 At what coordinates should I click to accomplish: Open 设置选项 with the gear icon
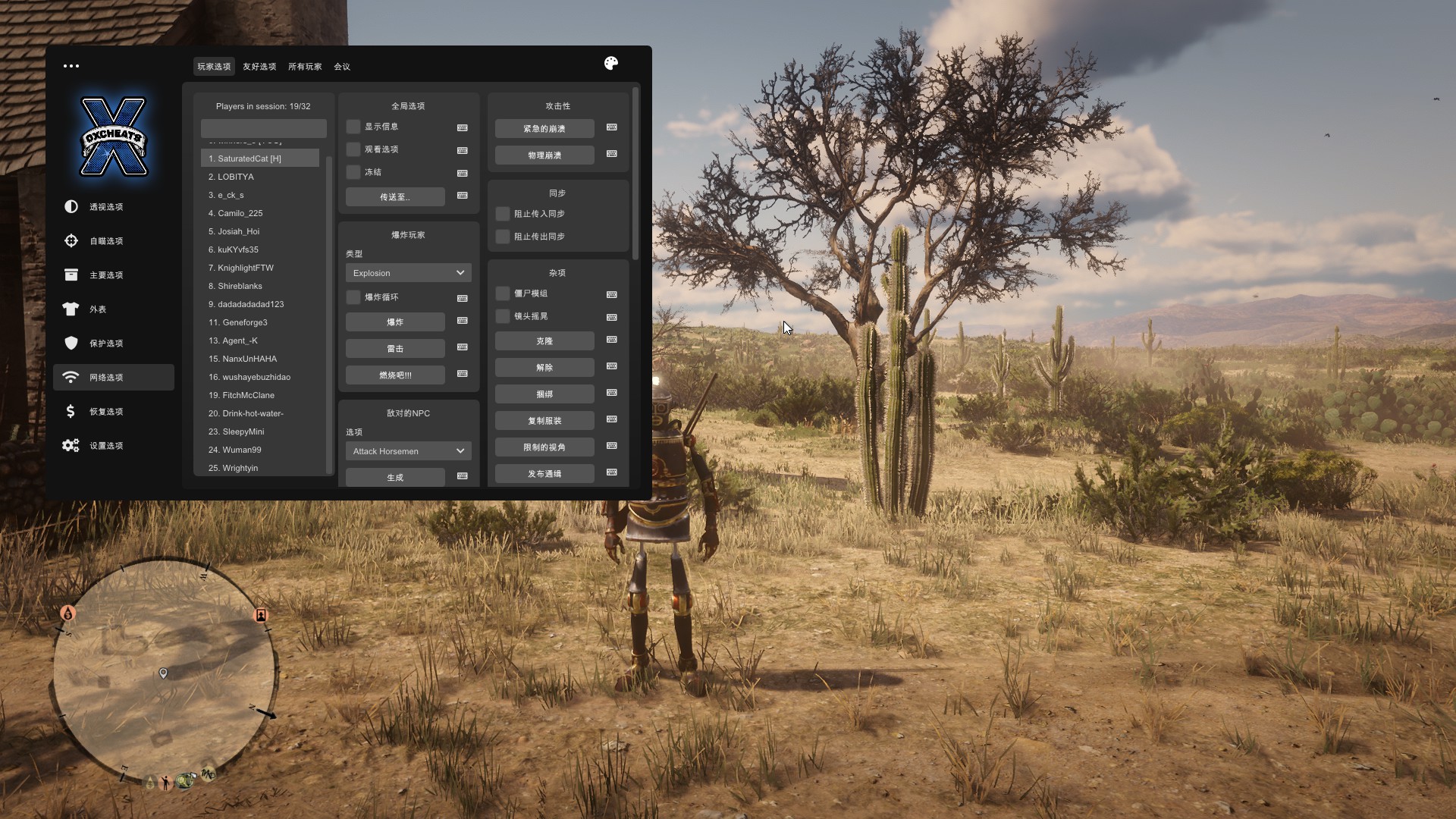coord(106,446)
